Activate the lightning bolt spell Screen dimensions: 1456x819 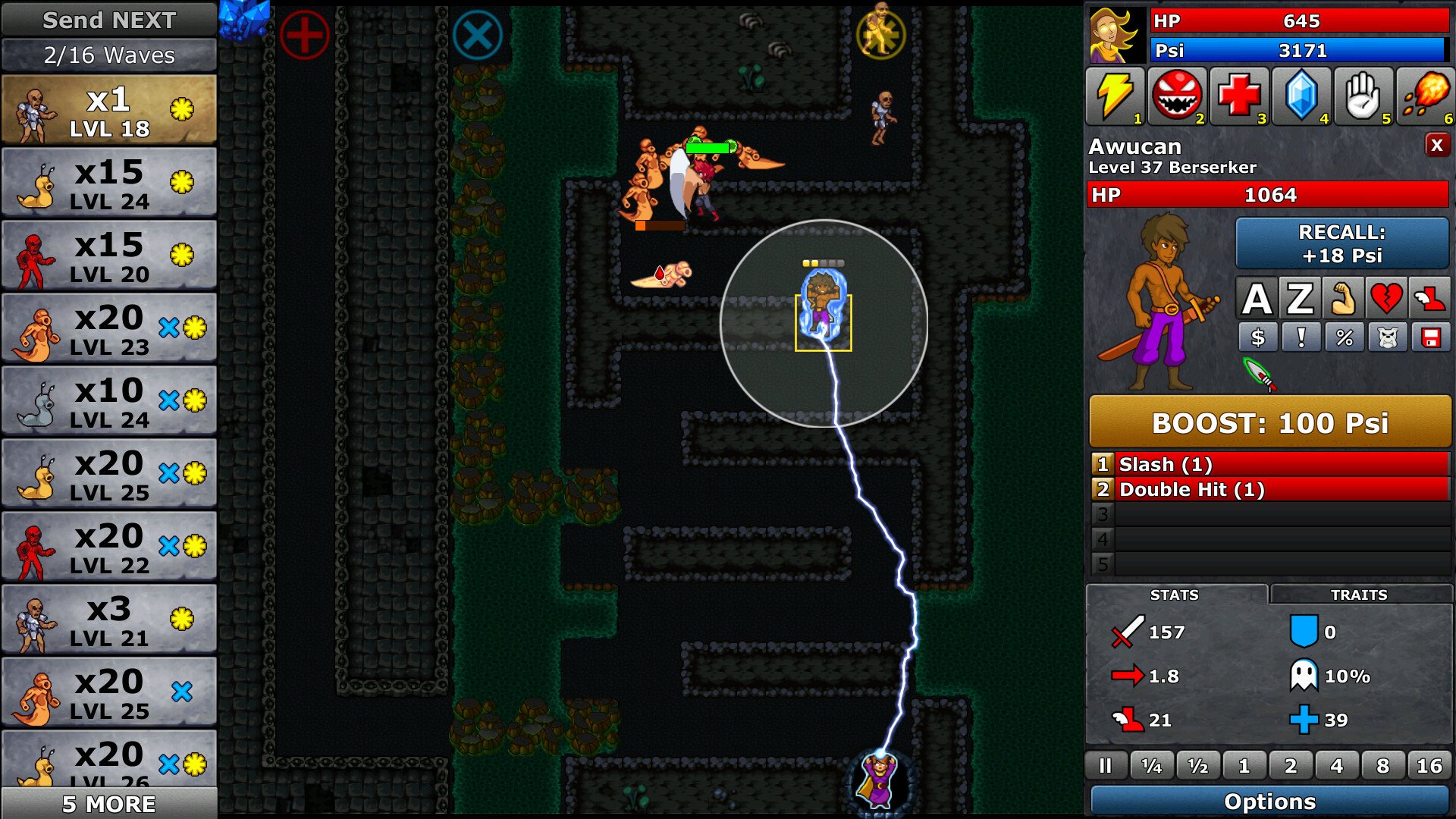click(1114, 96)
